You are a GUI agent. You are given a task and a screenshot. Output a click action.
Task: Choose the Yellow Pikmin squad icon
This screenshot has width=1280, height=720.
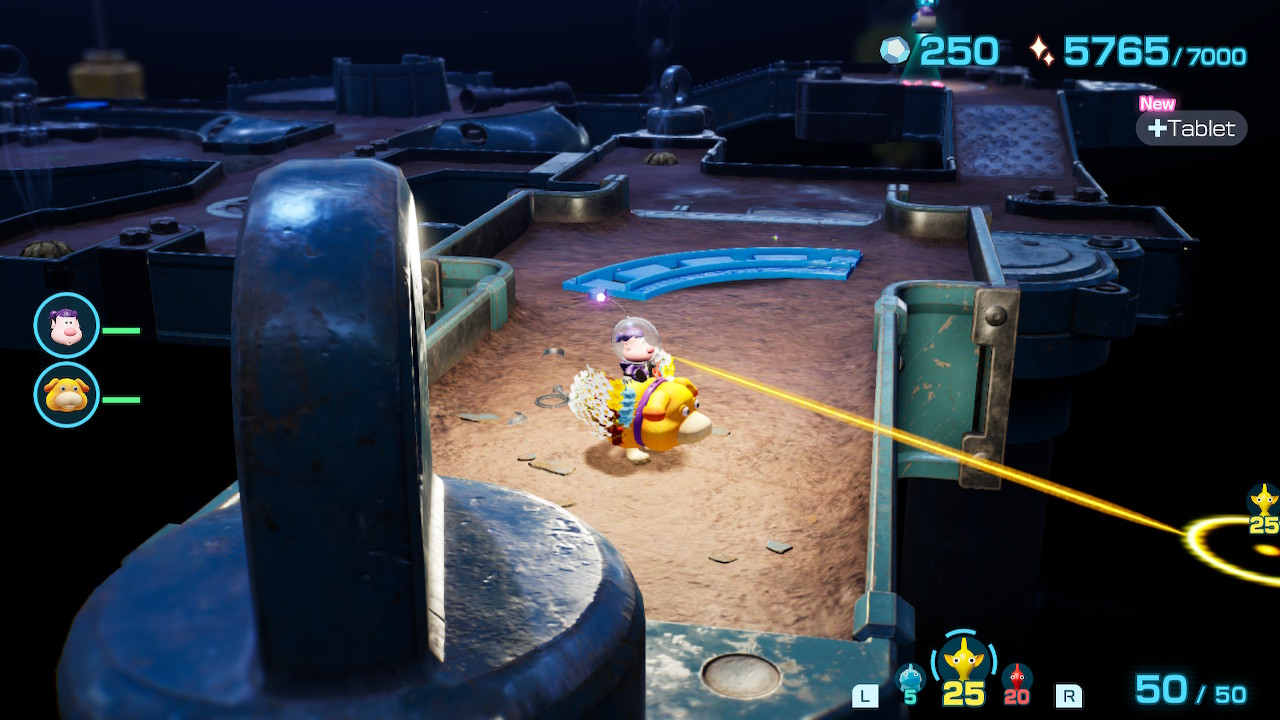[x=964, y=661]
